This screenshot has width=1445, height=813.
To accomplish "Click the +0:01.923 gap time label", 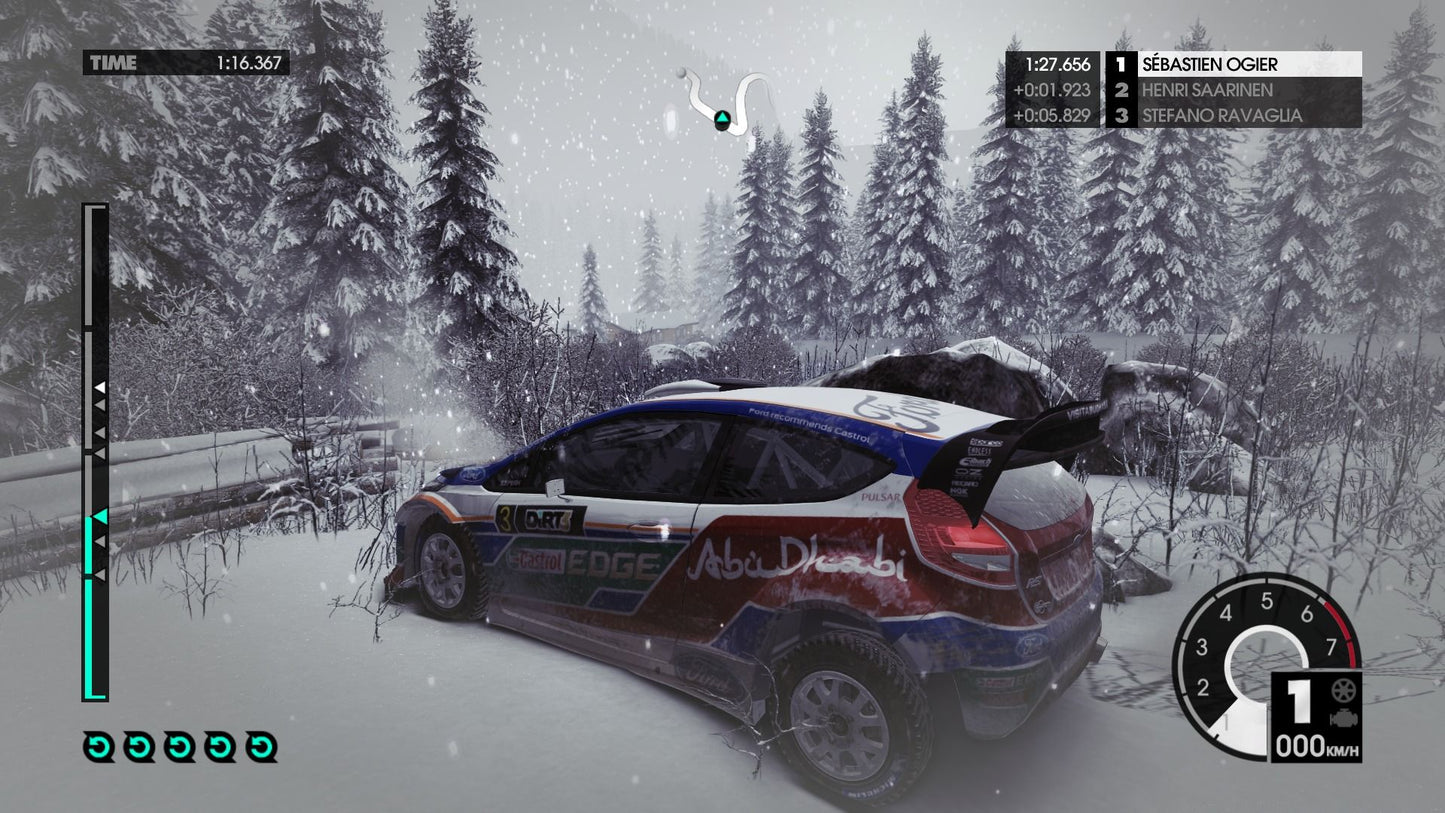I will pos(1055,89).
